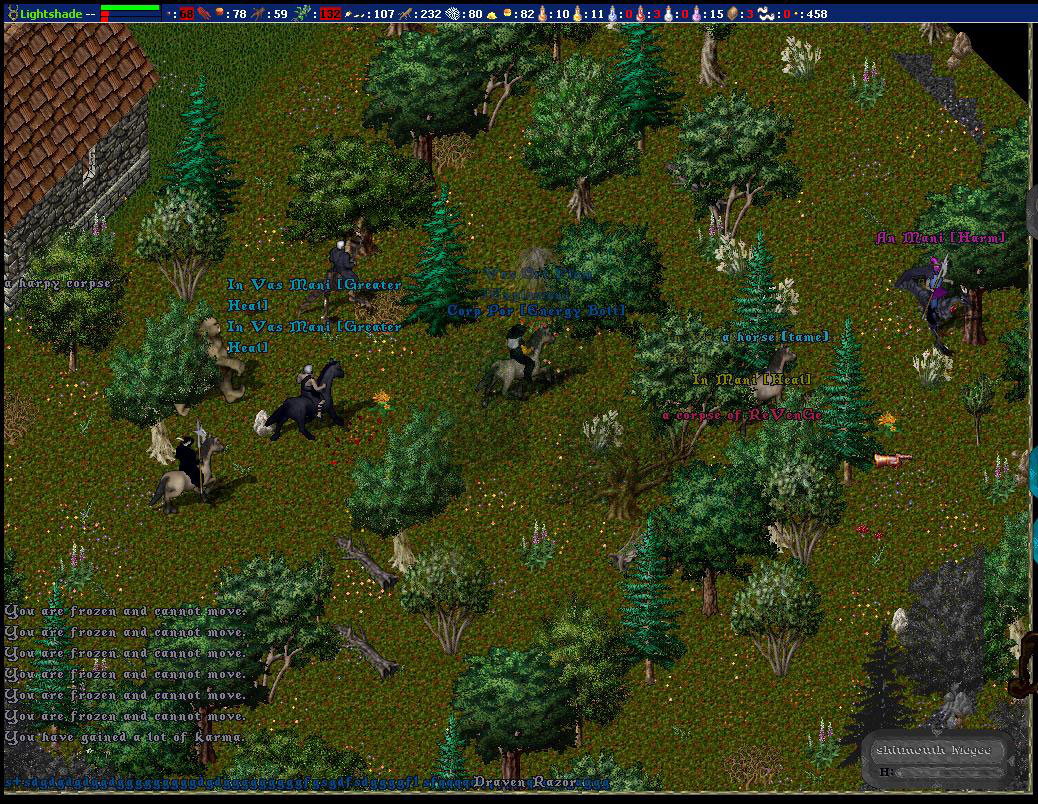Screen dimensions: 1038x804
Task: Select the Mcgee target status bar gump
Action: tap(934, 760)
